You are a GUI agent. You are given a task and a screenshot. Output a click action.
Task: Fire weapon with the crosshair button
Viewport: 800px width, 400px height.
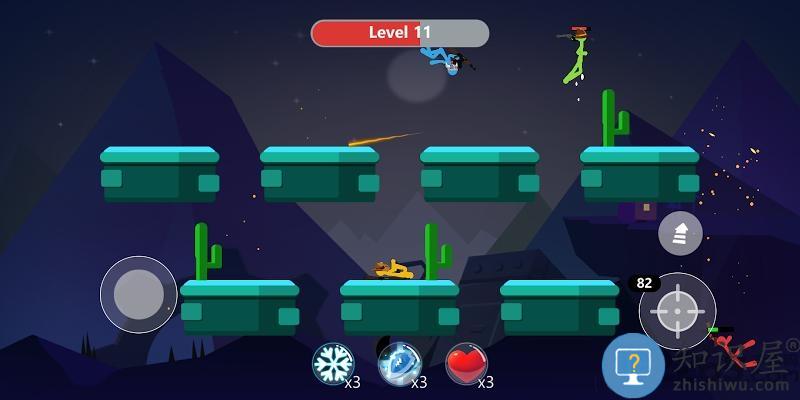click(677, 311)
